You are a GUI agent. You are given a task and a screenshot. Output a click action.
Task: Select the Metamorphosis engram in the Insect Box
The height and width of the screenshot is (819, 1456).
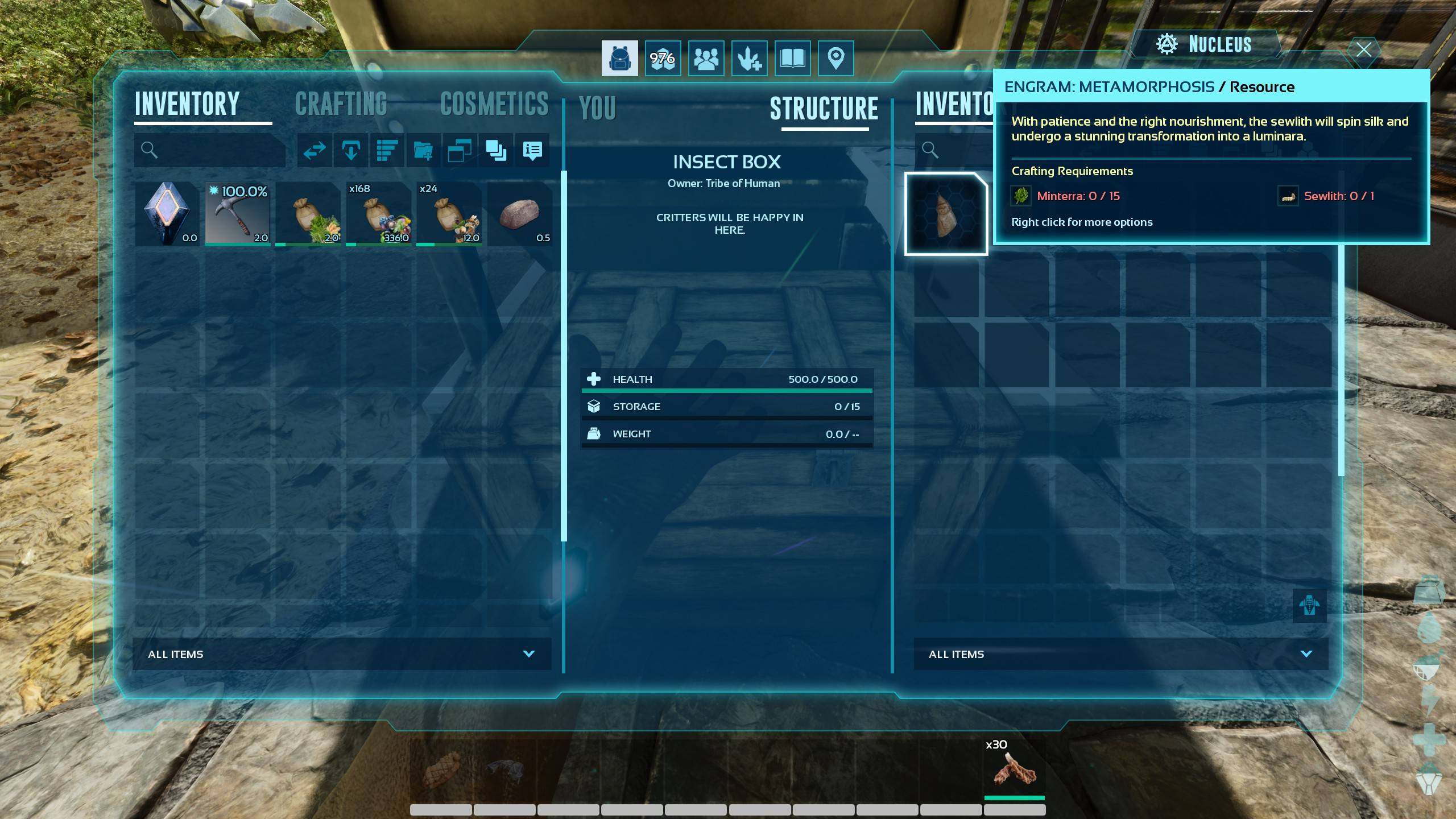point(946,214)
